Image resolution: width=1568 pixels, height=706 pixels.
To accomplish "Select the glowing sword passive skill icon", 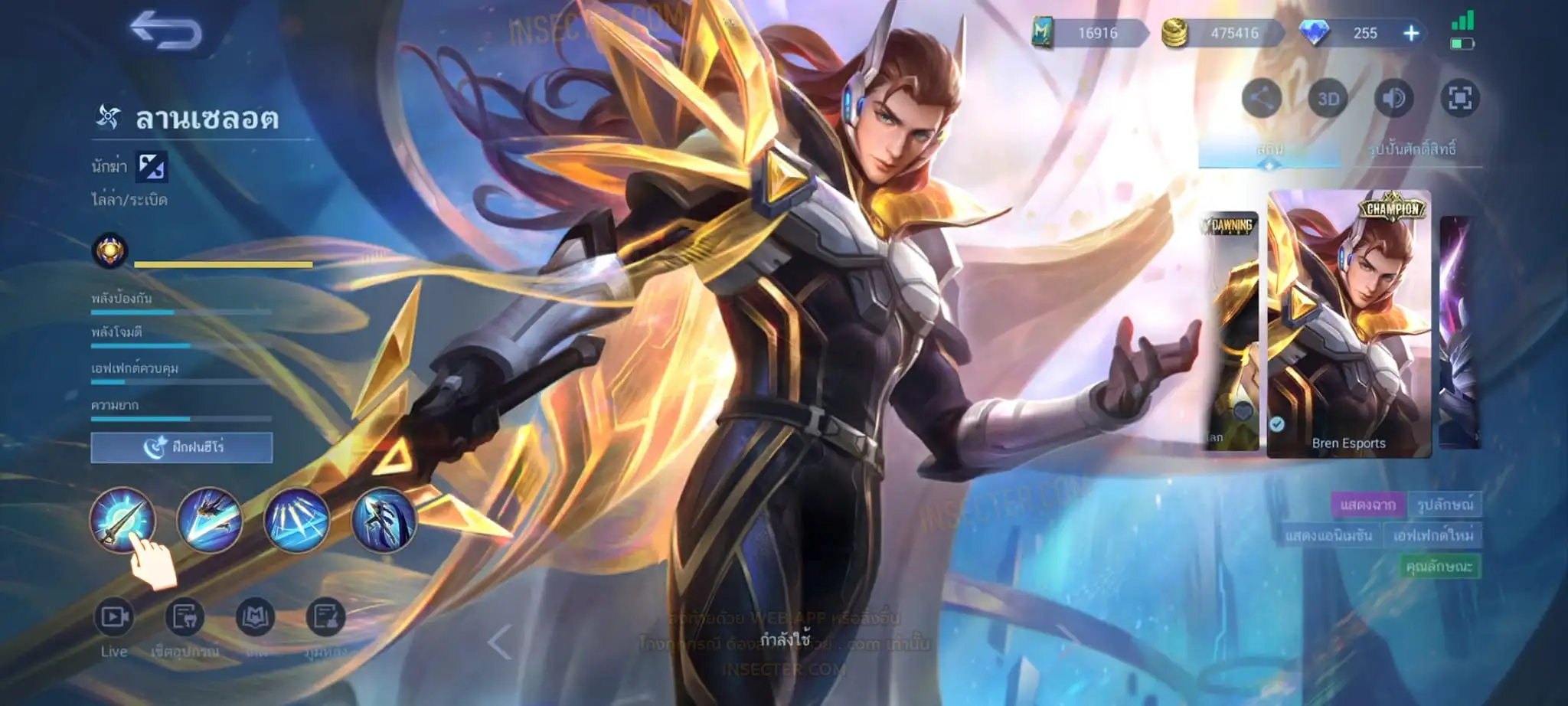I will coord(122,520).
